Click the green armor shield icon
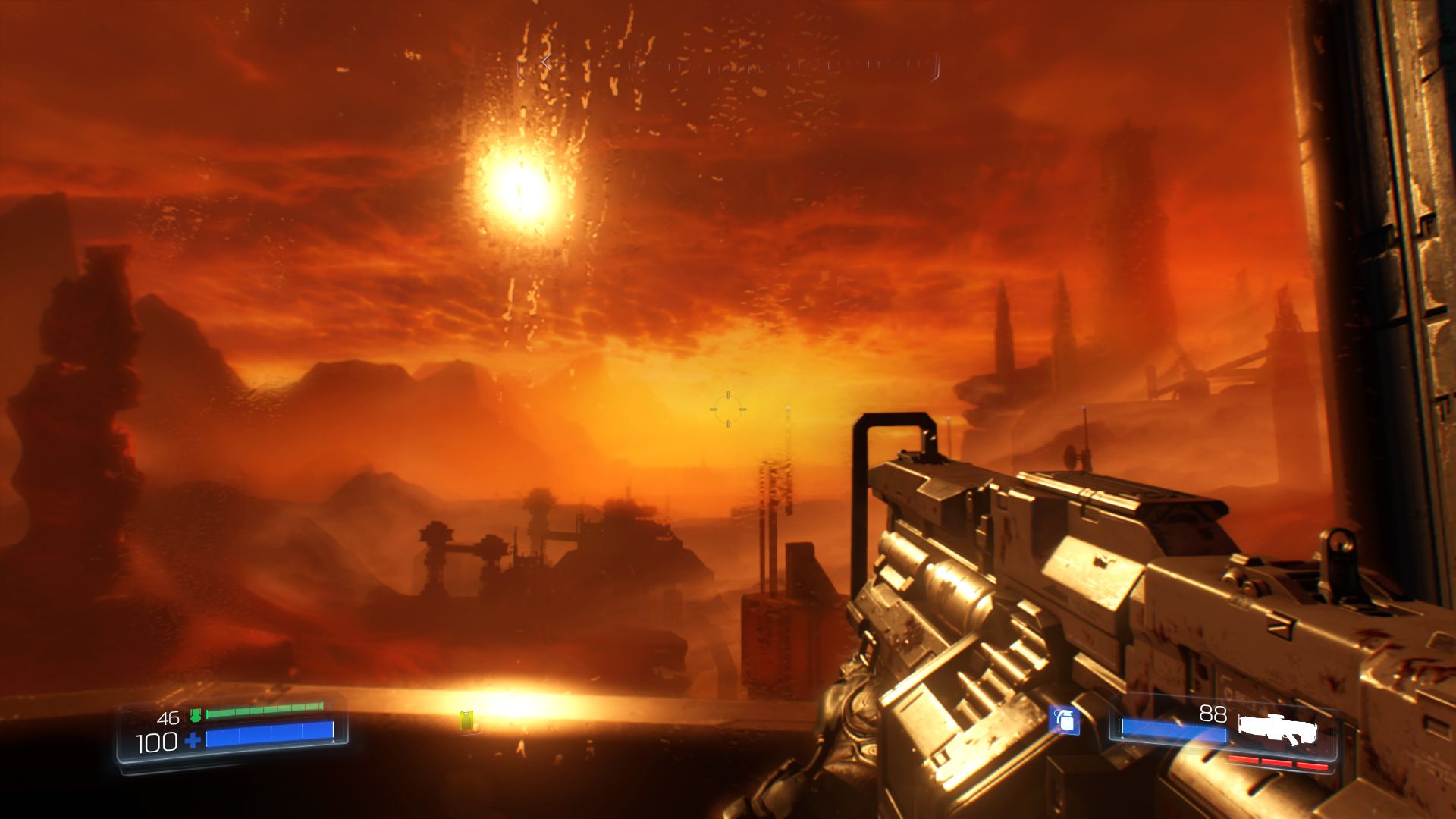Screen dimensions: 1456x819 tap(196, 715)
